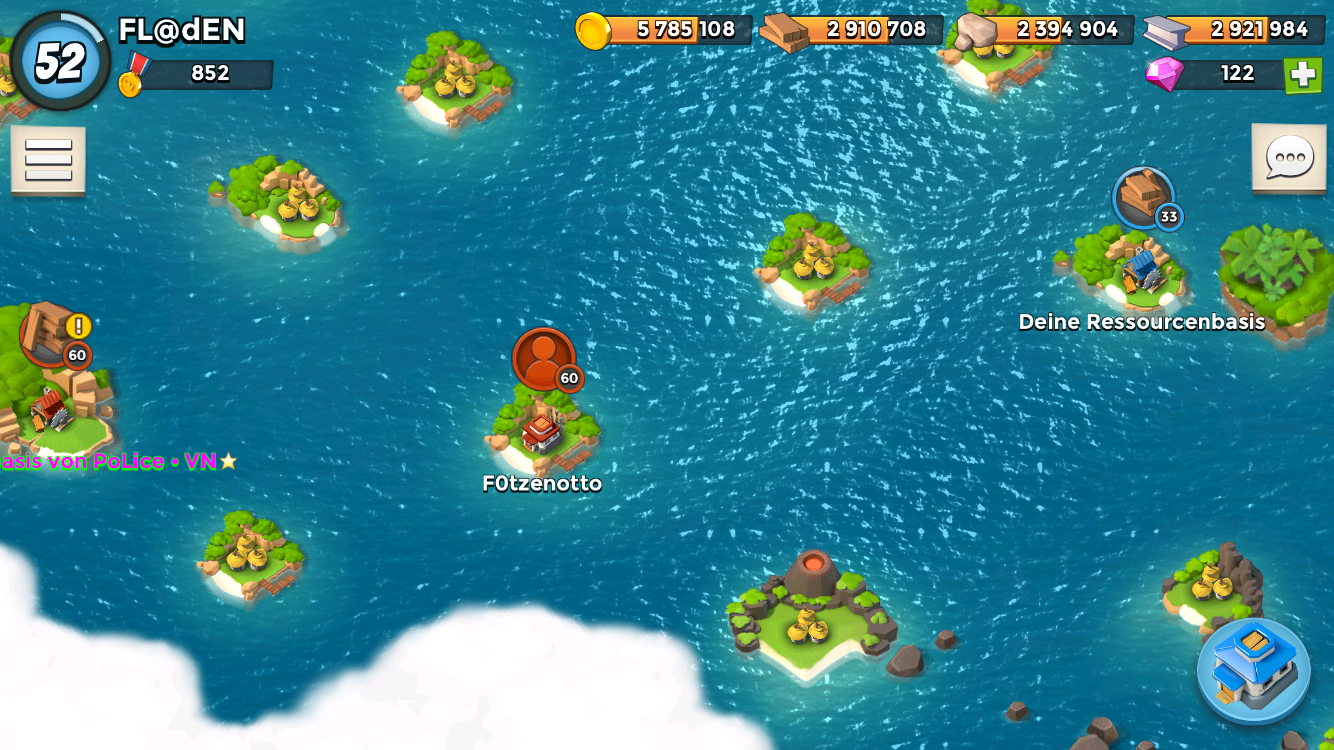Tap the level 52 experience badge

pos(60,61)
